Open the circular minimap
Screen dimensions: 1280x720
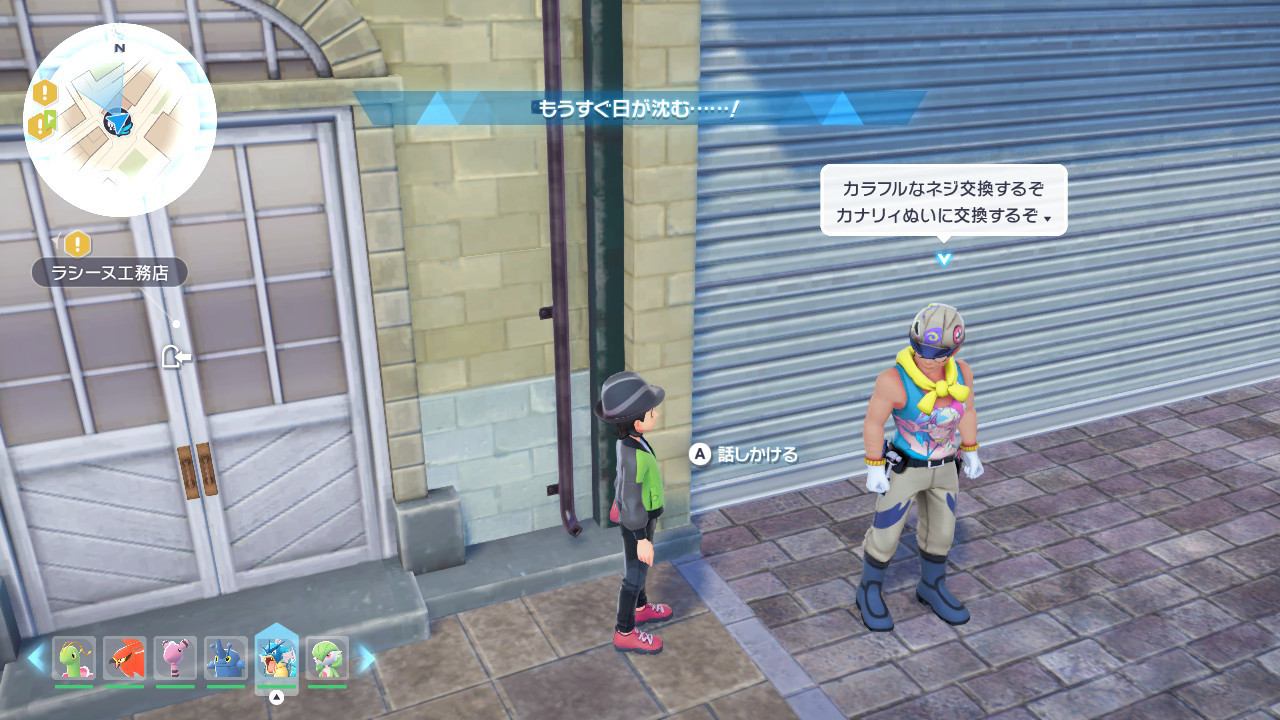(x=120, y=120)
